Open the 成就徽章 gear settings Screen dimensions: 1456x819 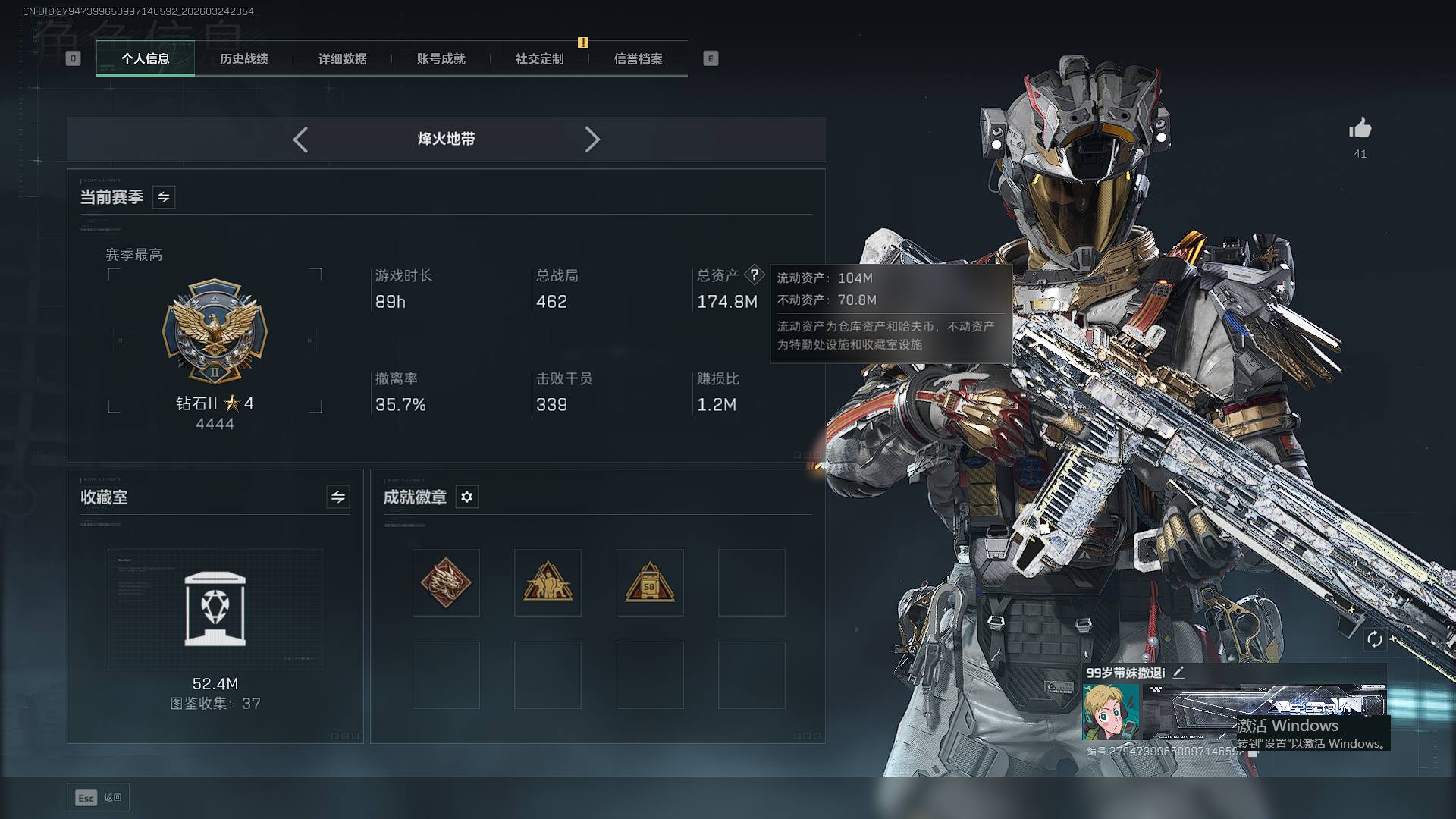(x=466, y=497)
